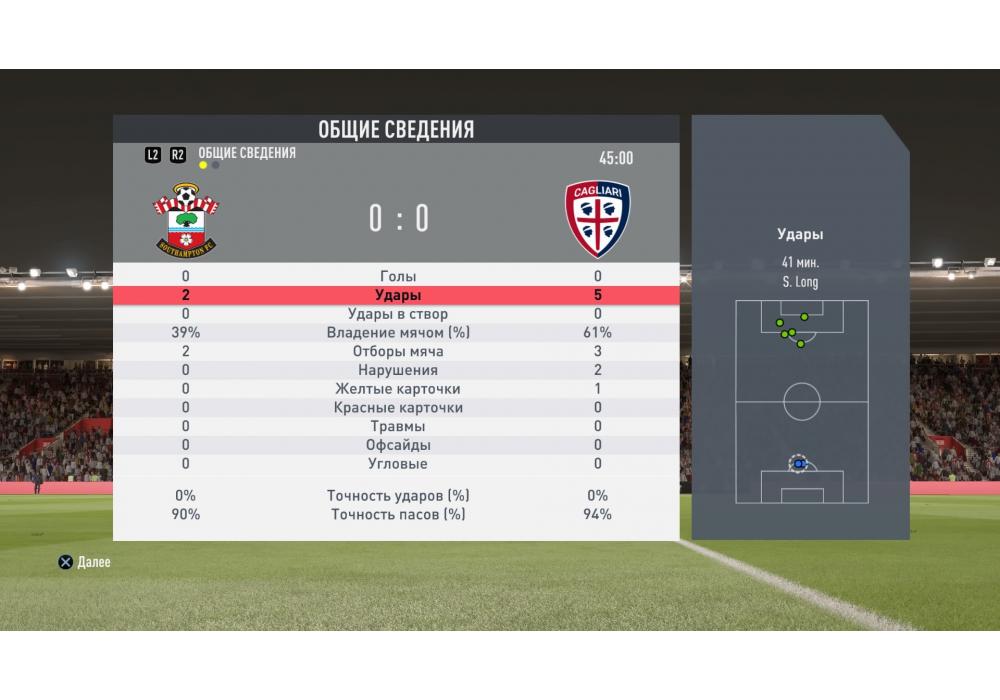This screenshot has width=1000, height=700.
Task: Show the Нарушения stat row
Action: pyautogui.click(x=397, y=370)
